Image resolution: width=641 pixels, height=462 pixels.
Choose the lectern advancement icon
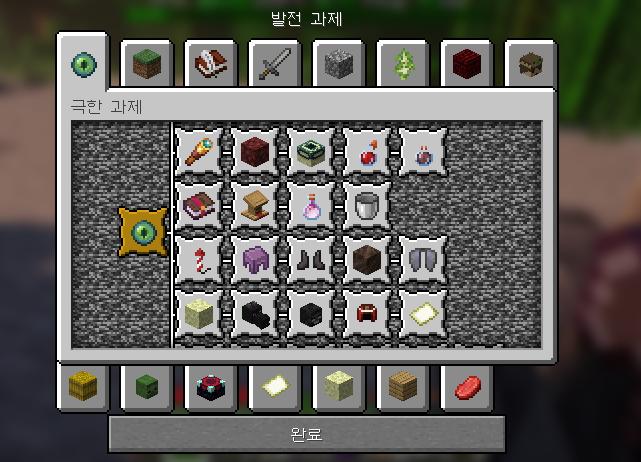[255, 206]
